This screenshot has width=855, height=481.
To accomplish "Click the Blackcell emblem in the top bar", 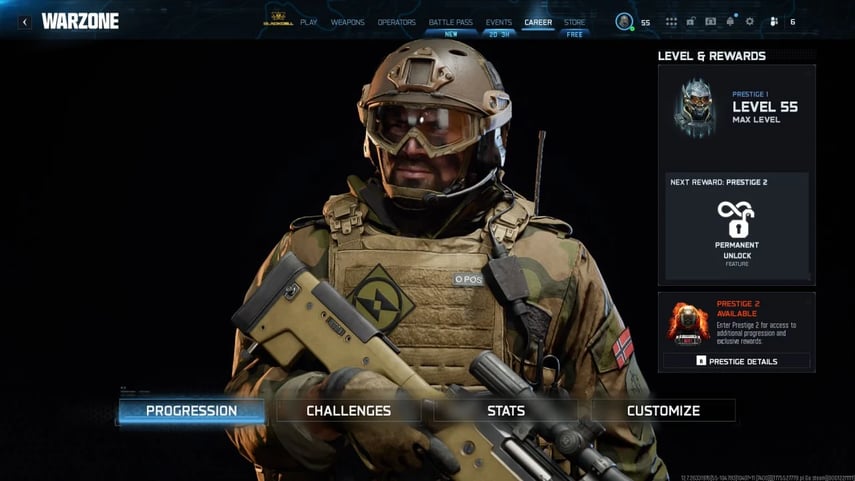I will tap(276, 21).
